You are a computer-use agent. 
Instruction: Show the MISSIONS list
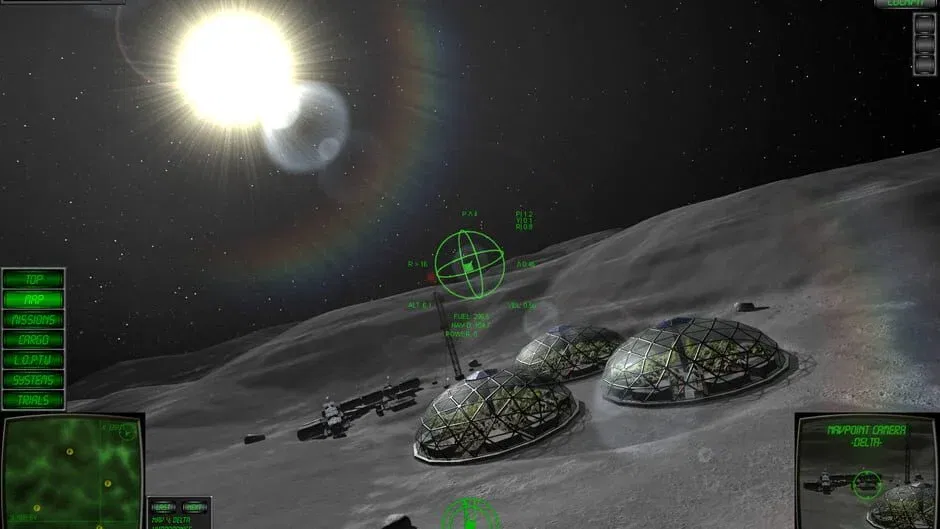coord(33,320)
